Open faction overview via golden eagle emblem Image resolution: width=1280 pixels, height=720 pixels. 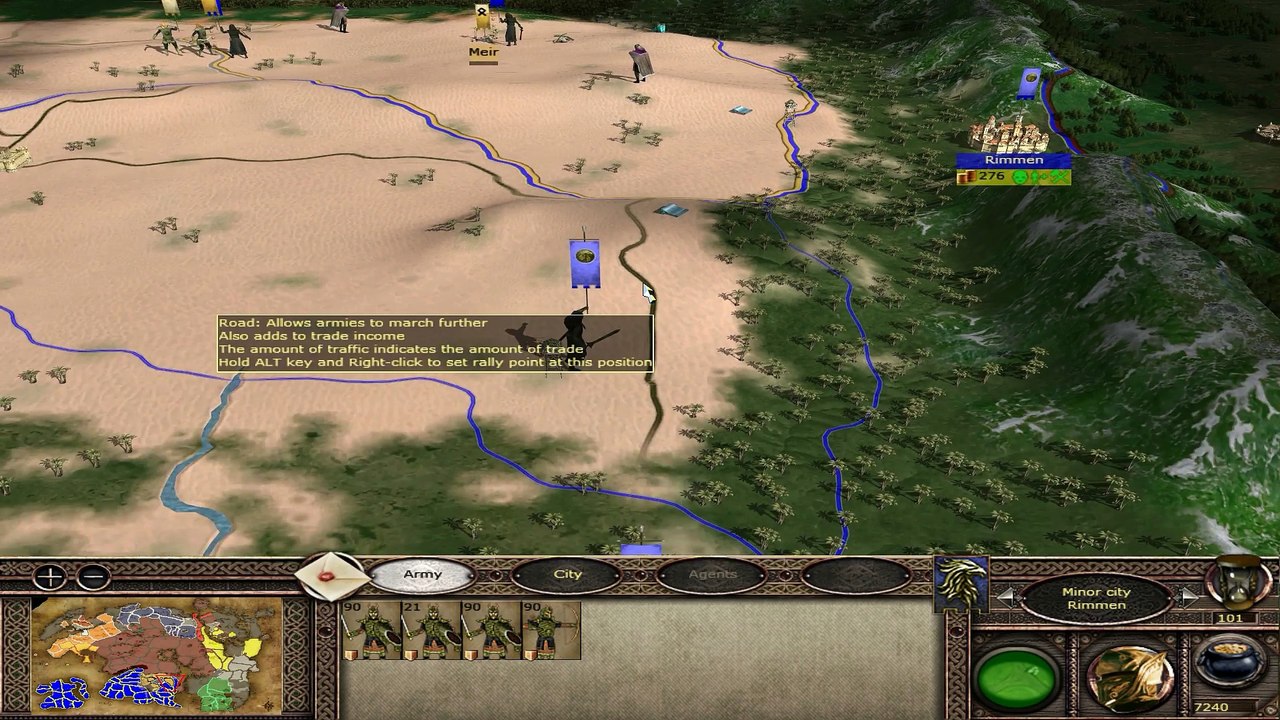[960, 582]
